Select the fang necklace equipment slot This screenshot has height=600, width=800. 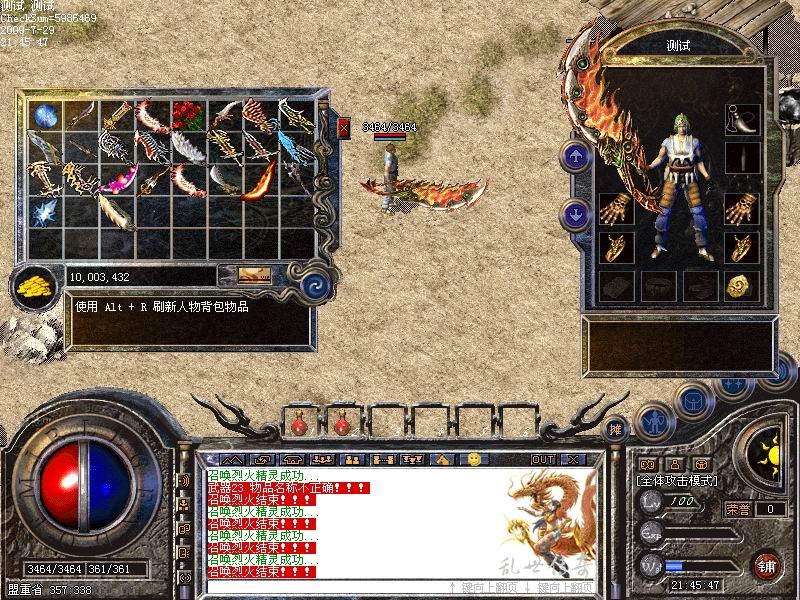741,118
